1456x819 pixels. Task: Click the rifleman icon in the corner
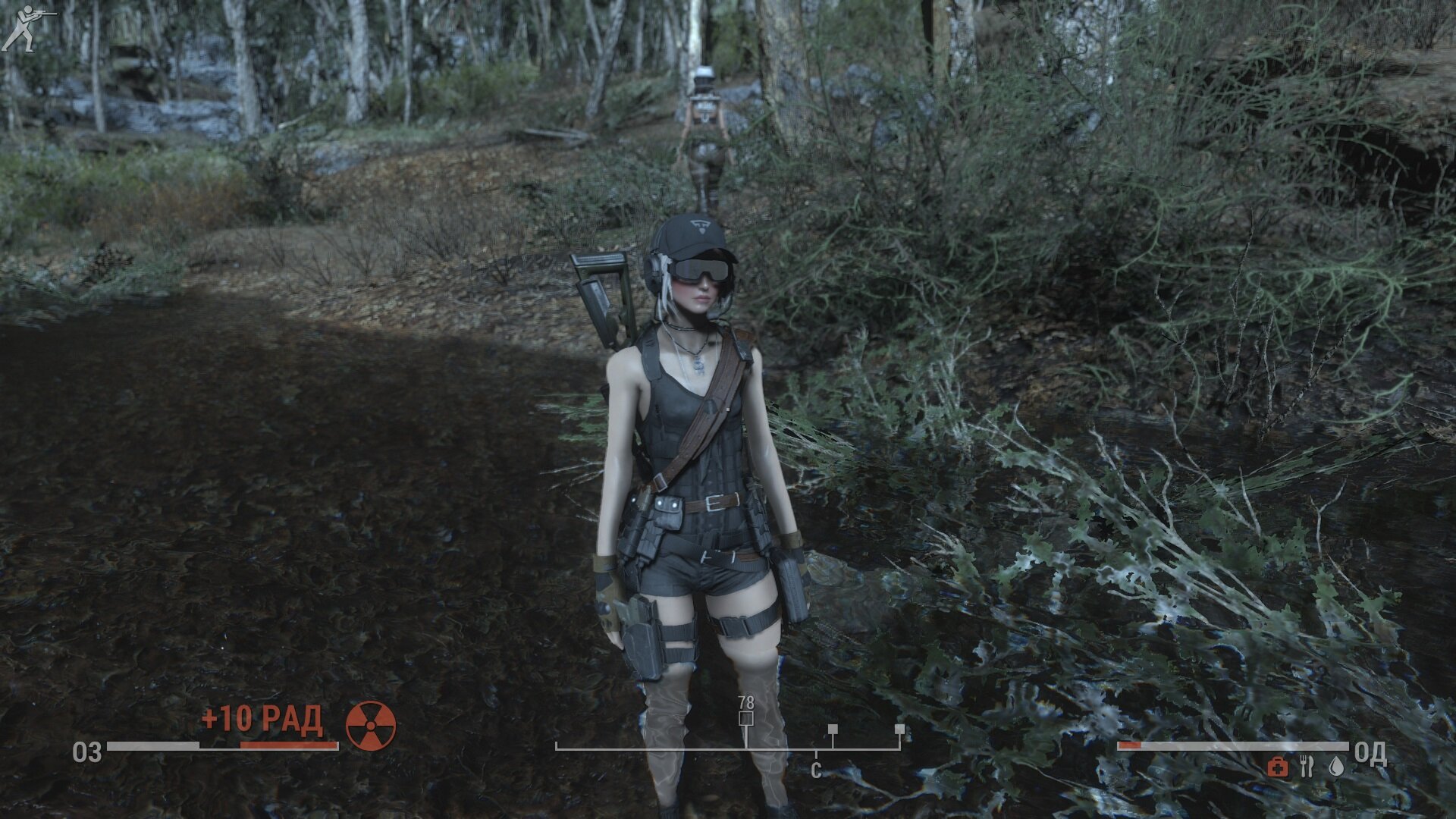[x=27, y=28]
